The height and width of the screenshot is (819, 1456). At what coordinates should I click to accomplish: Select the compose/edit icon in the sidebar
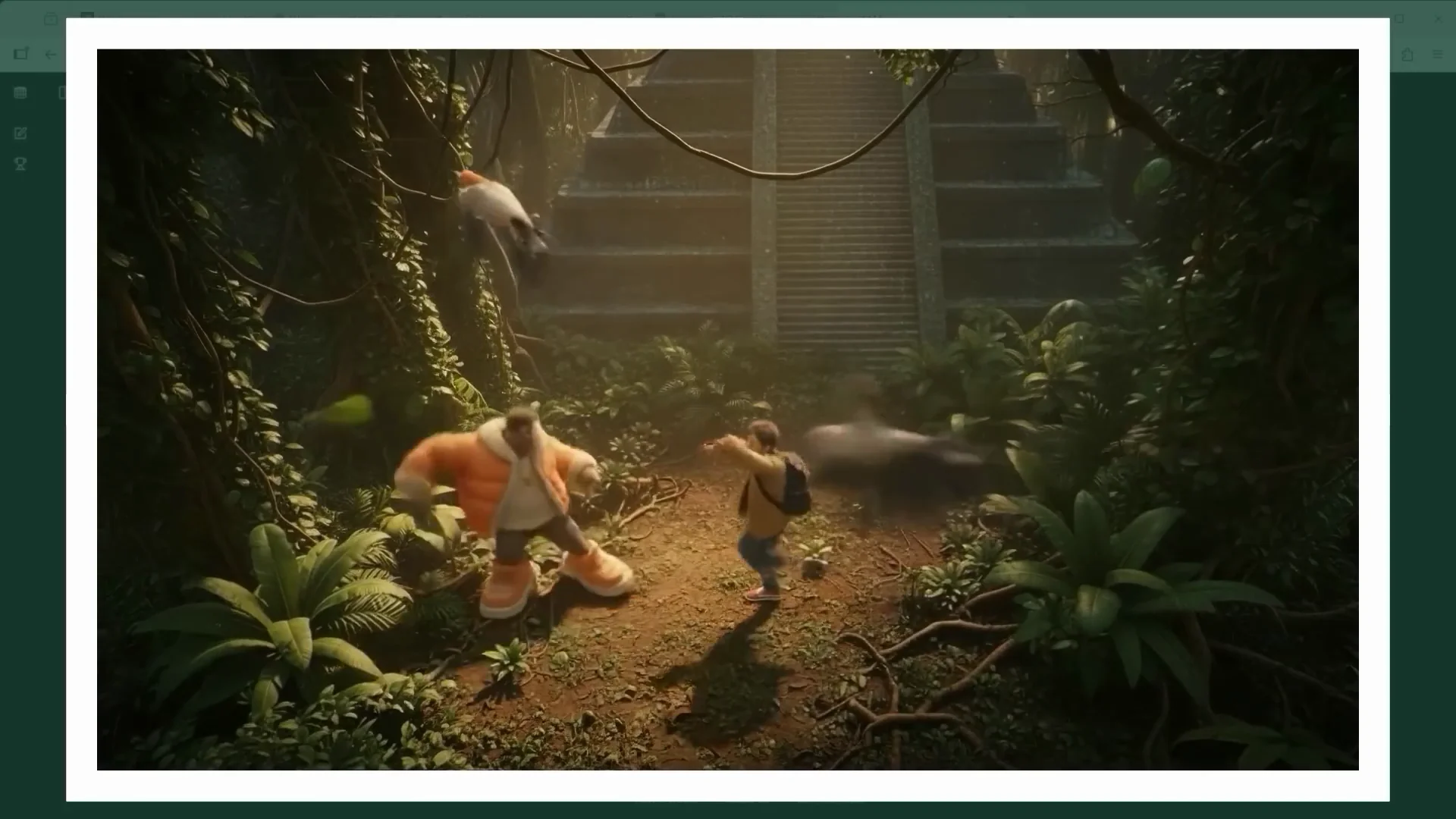(20, 133)
